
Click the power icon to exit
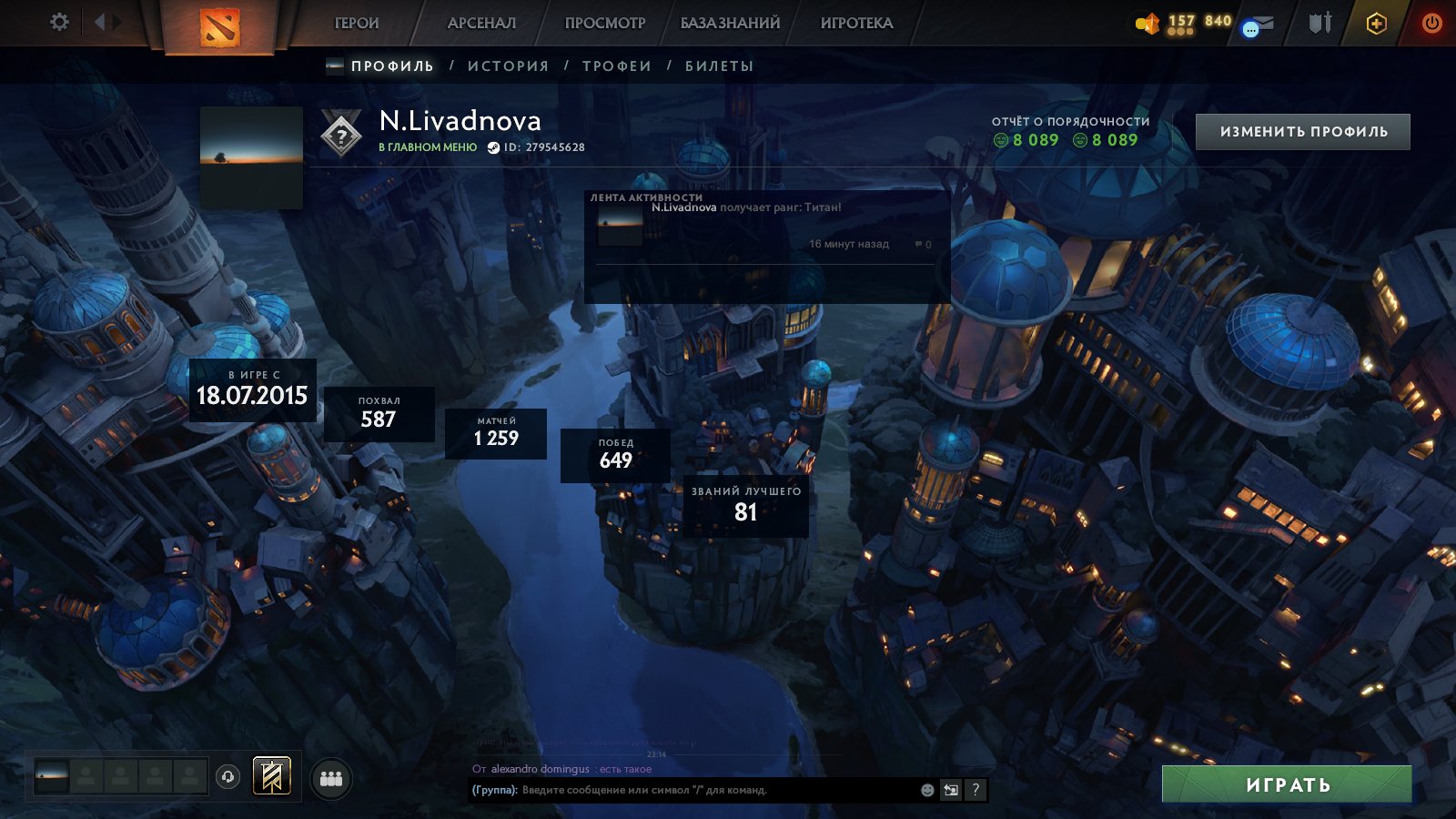1431,24
